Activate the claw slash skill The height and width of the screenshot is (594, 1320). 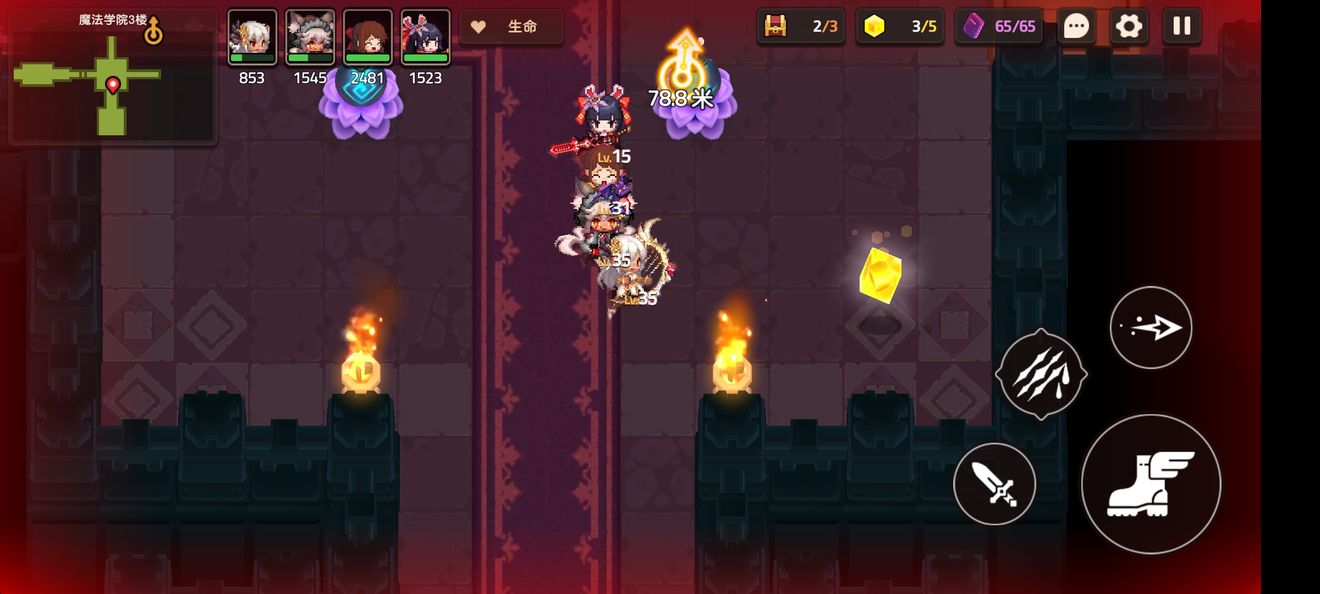[1041, 373]
